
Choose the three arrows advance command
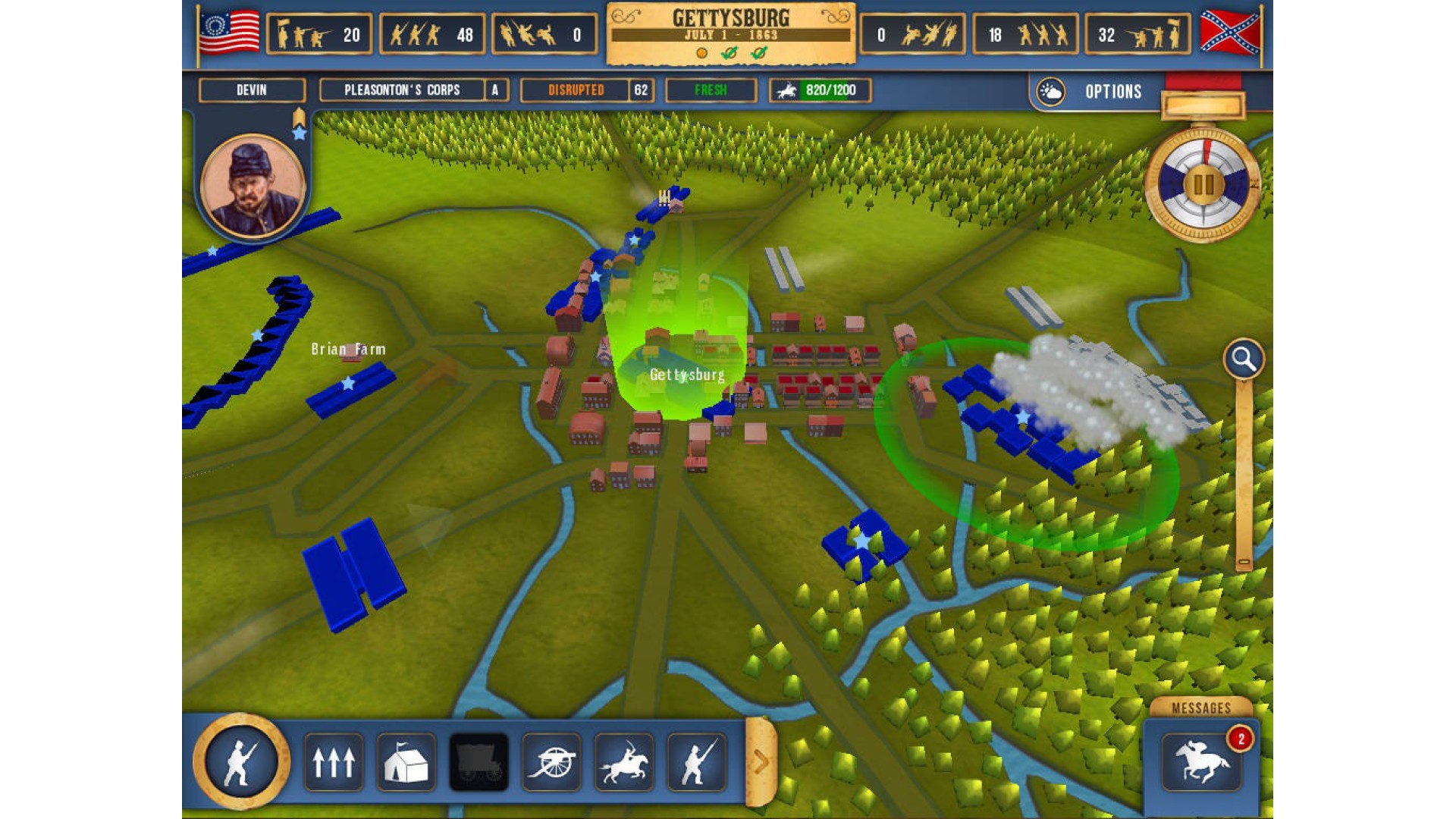click(334, 762)
